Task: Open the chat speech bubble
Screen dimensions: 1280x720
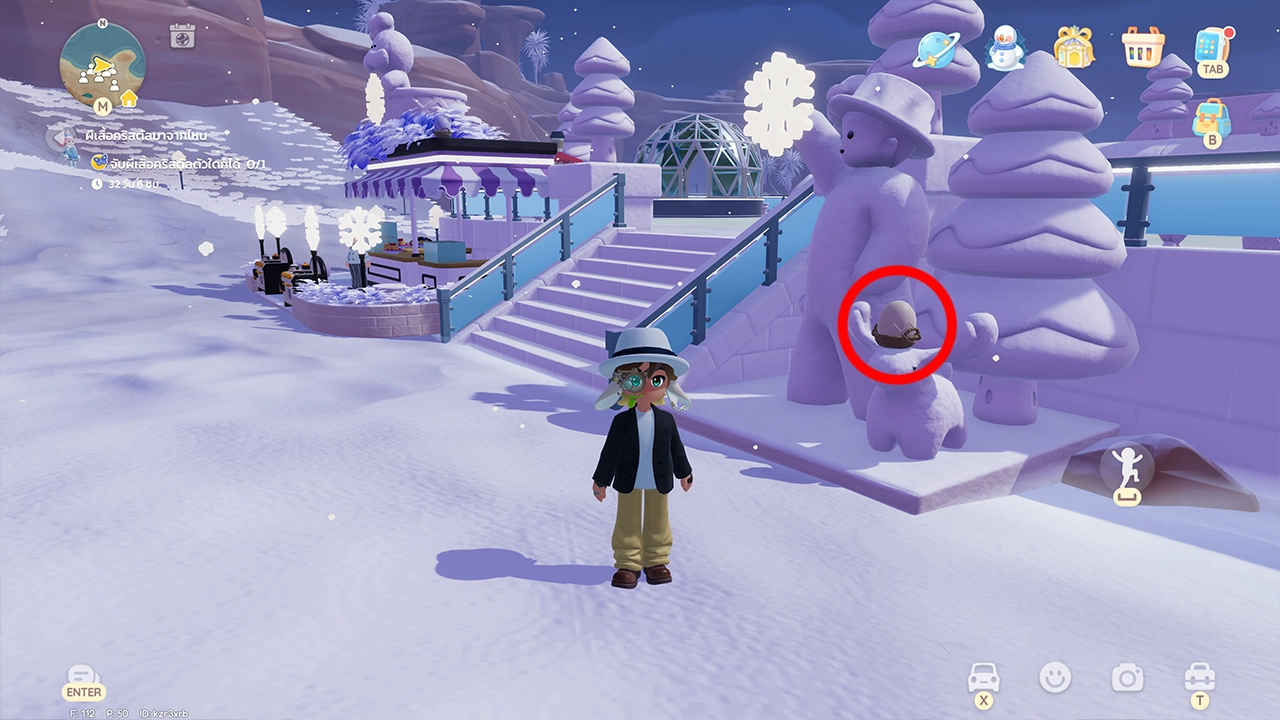Action: tap(83, 678)
